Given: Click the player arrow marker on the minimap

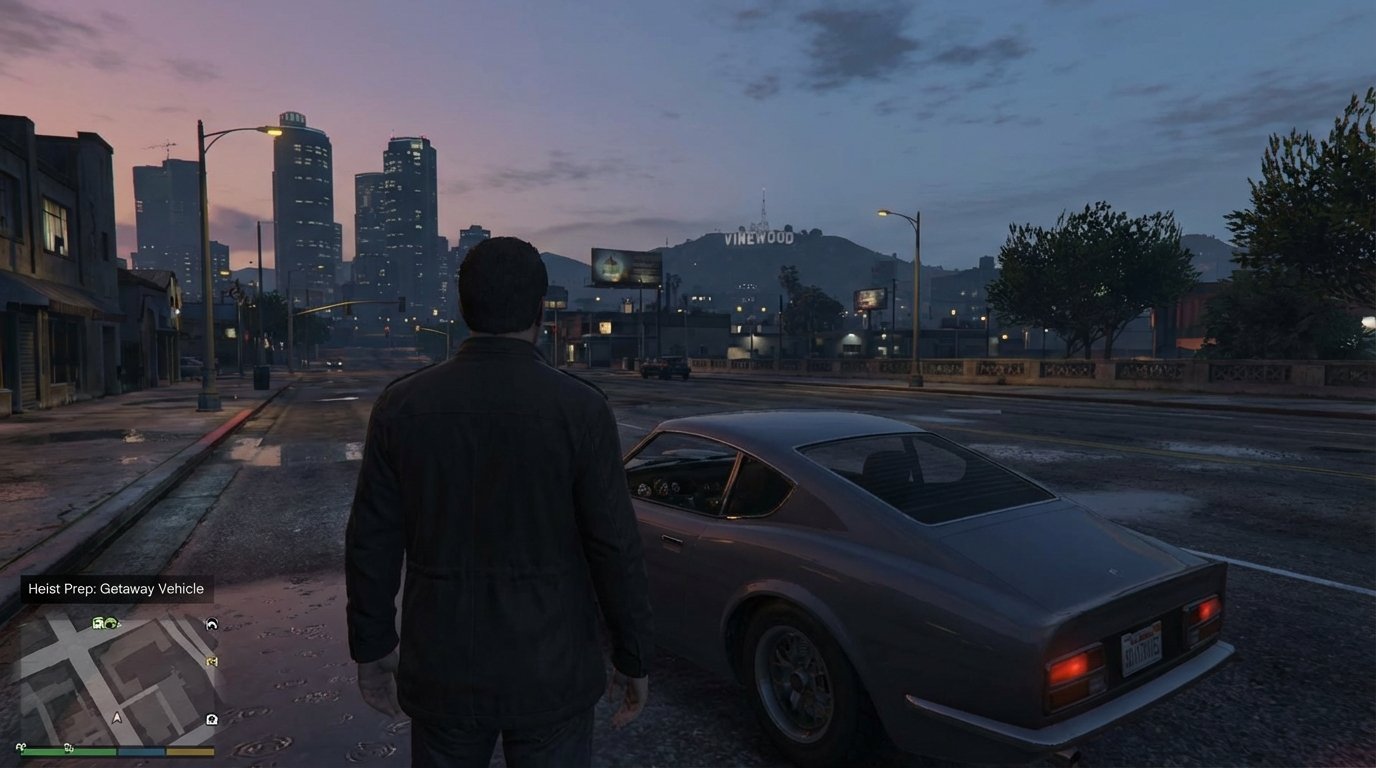Looking at the screenshot, I should [x=117, y=717].
